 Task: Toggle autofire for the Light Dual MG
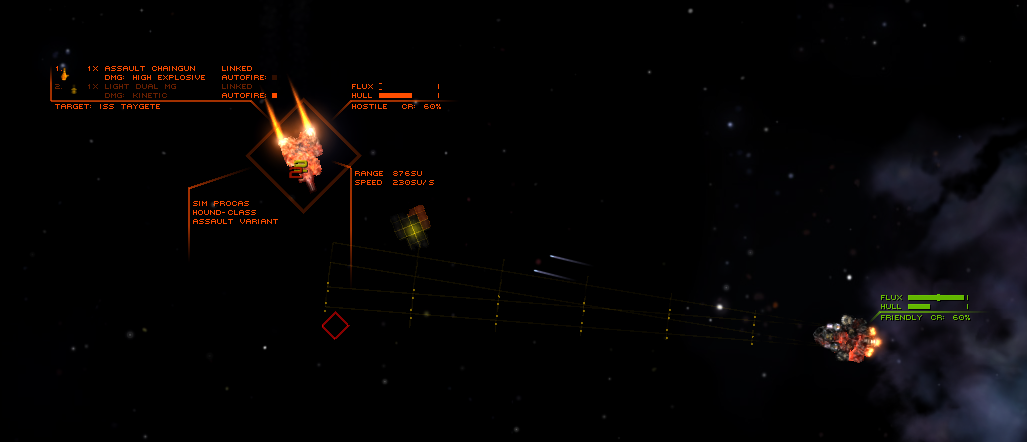(274, 95)
